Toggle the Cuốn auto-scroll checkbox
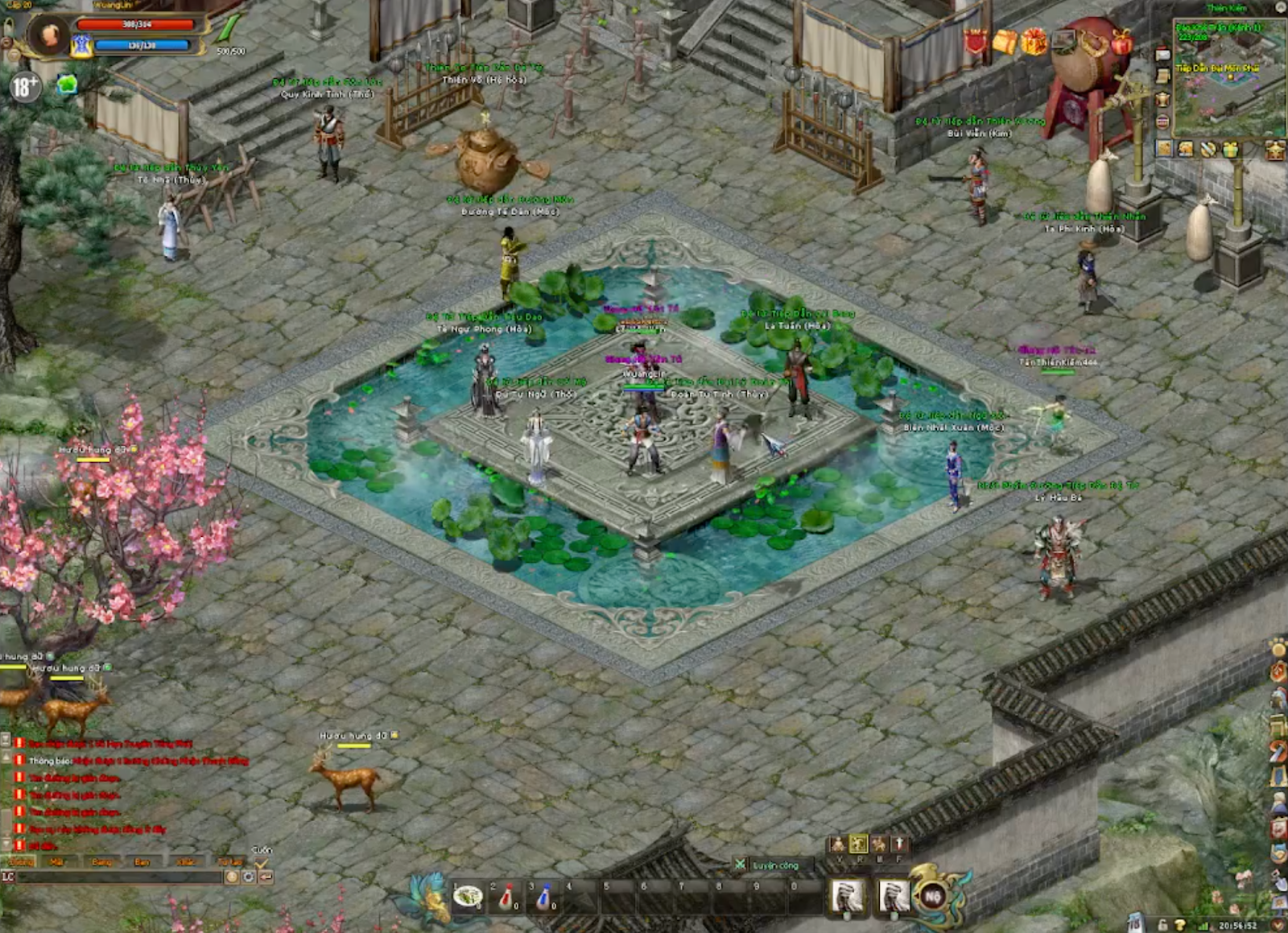Screen dimensions: 1288x933 (x=261, y=863)
